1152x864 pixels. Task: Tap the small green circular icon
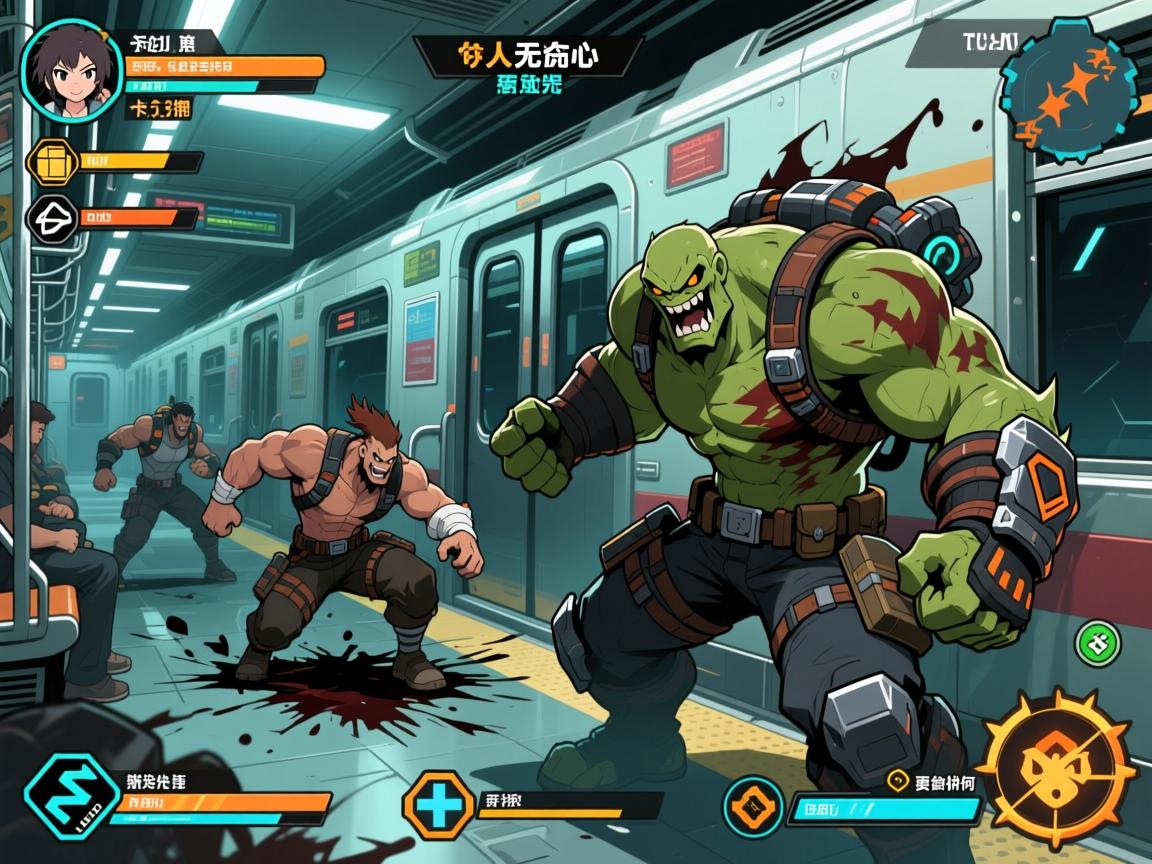(x=1097, y=643)
